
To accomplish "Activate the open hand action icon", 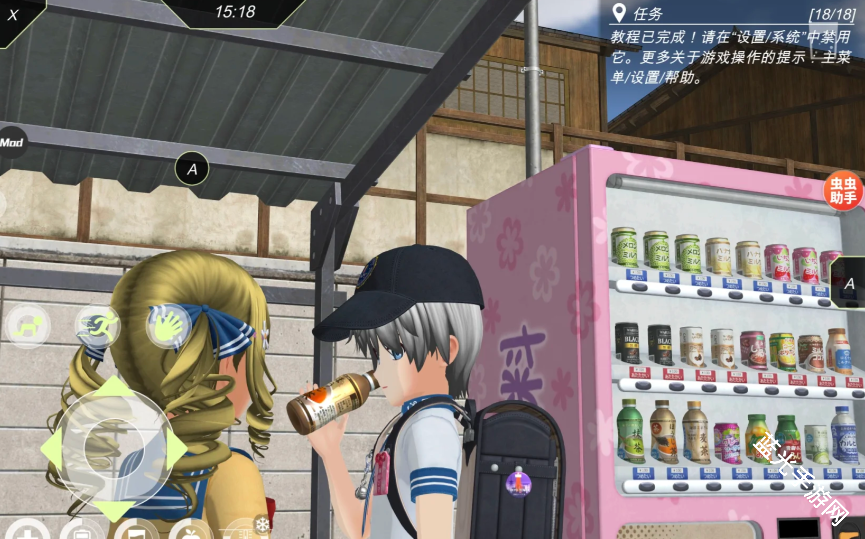I will tap(168, 324).
